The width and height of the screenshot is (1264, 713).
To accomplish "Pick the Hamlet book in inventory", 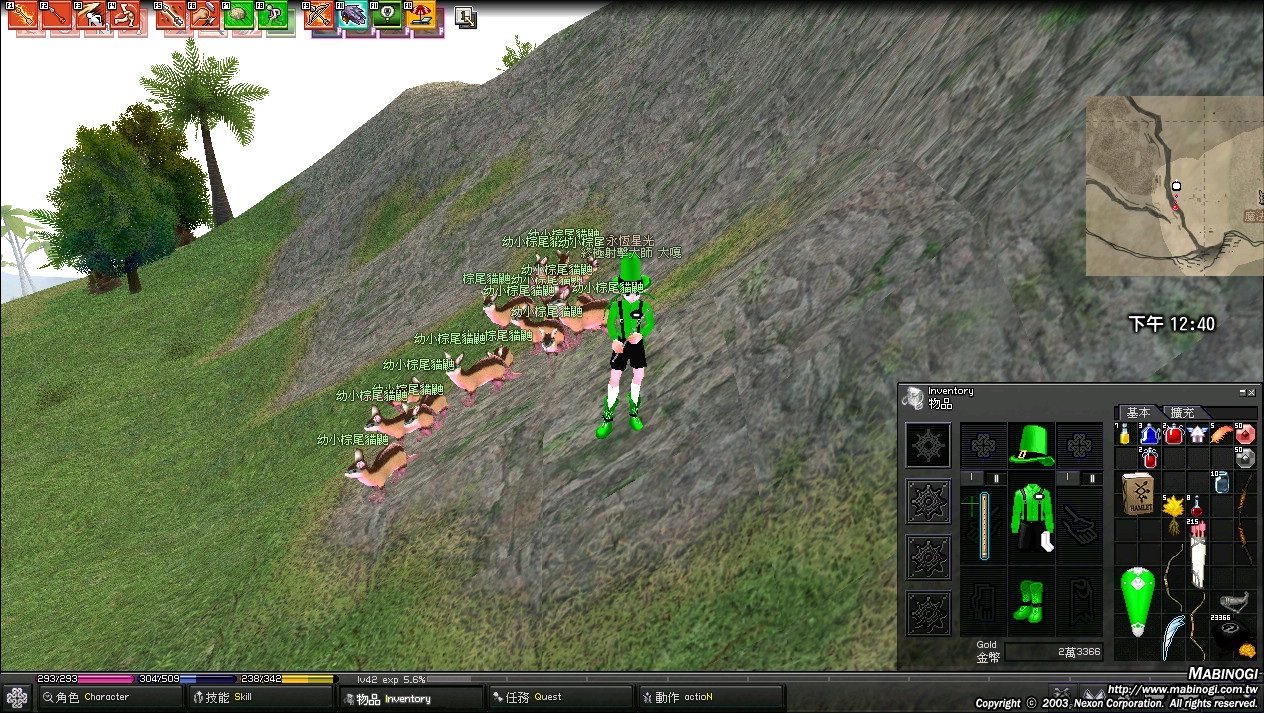I will pyautogui.click(x=1138, y=494).
